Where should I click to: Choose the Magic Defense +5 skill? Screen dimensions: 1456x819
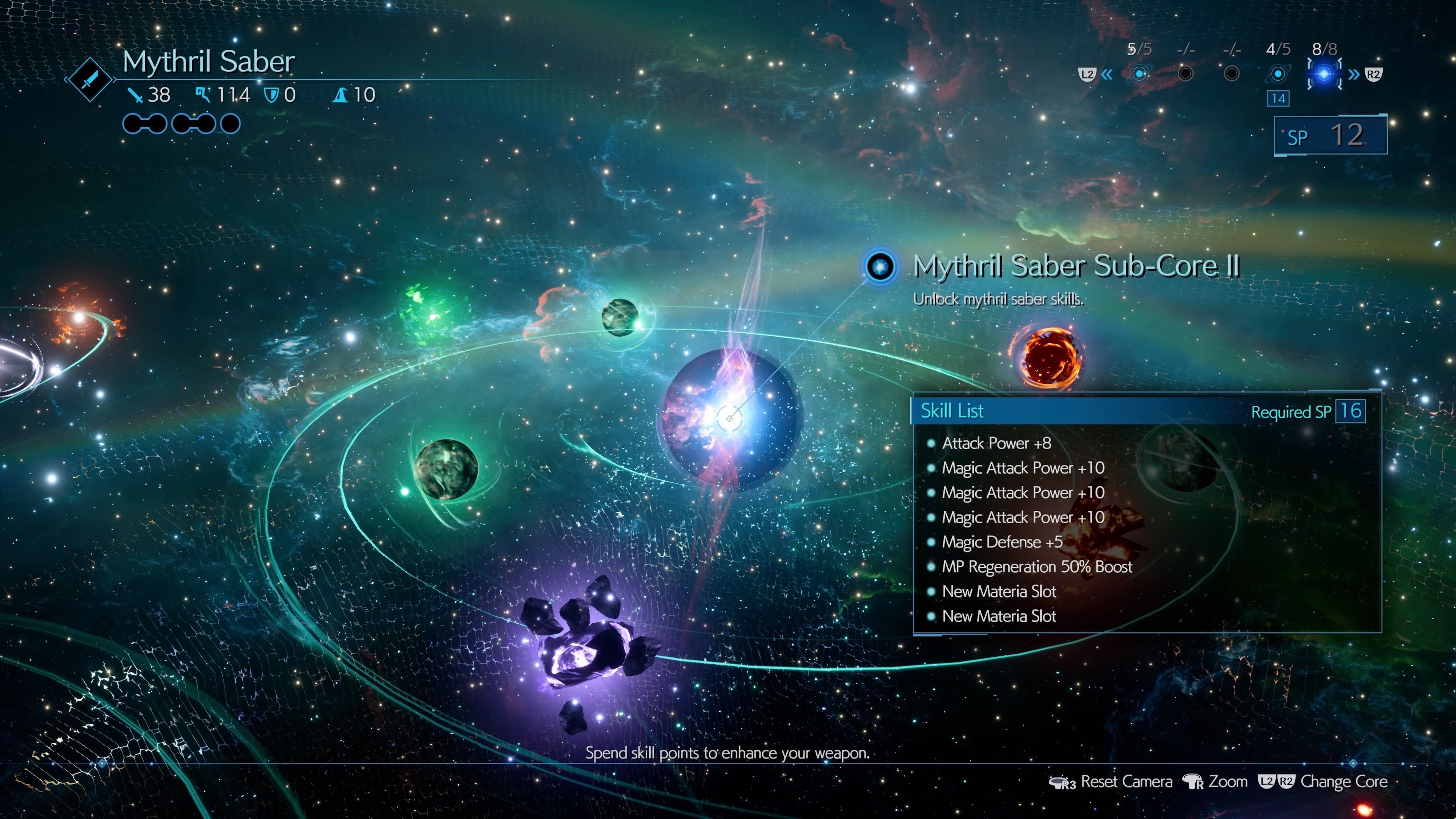tap(1001, 542)
